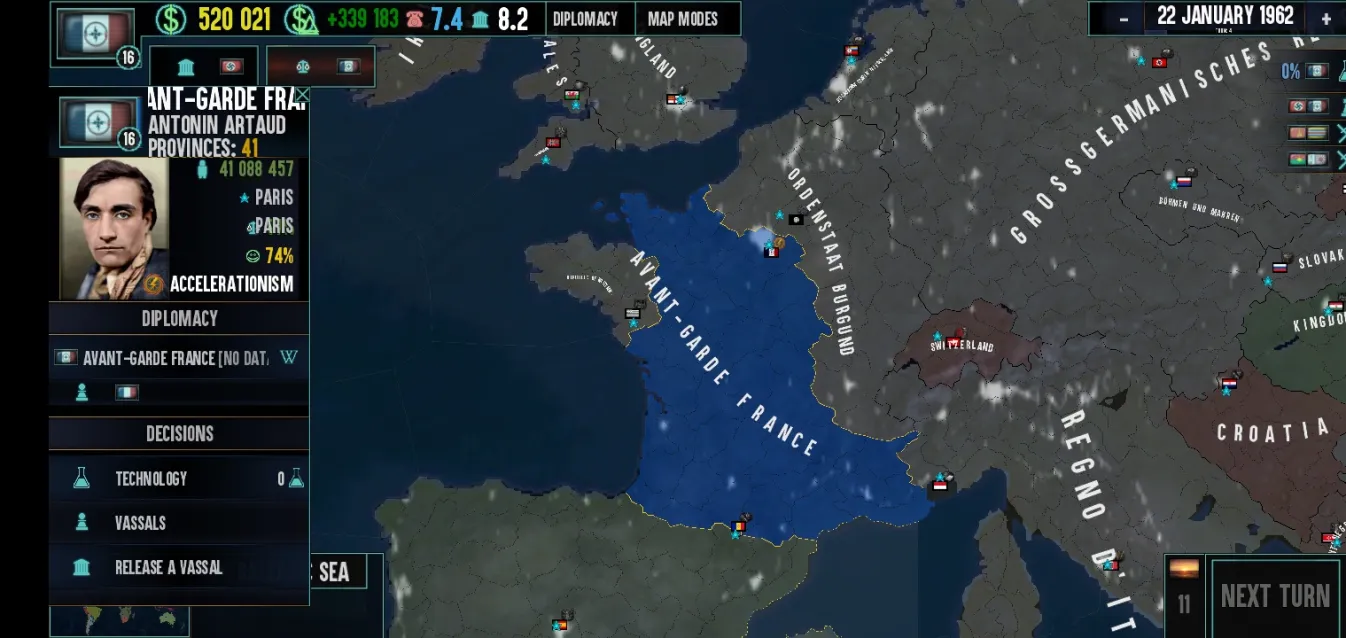The width and height of the screenshot is (1346, 638).
Task: Click the plus button beside the date
Action: click(1326, 18)
